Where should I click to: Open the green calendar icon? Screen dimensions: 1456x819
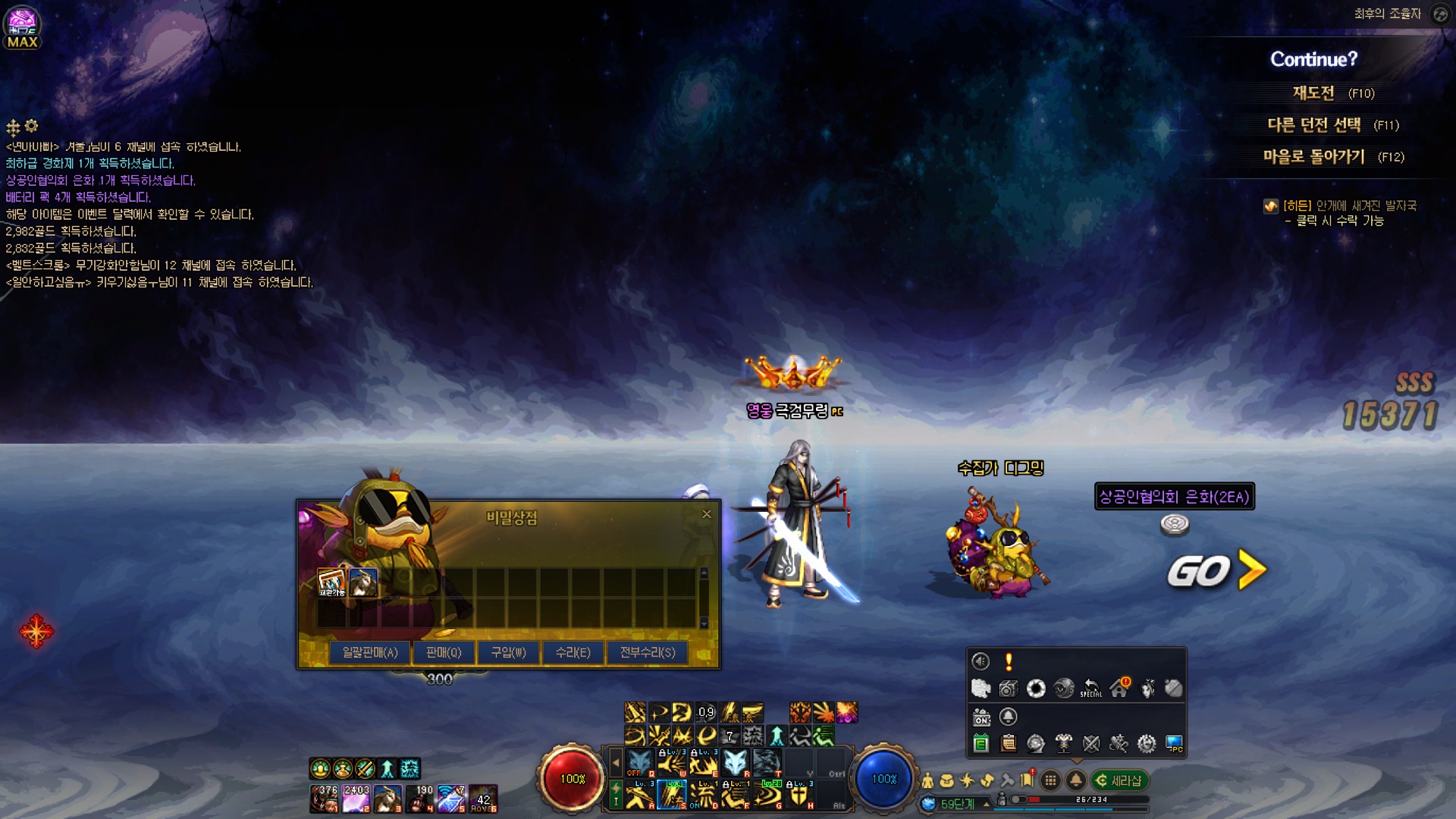pyautogui.click(x=981, y=744)
